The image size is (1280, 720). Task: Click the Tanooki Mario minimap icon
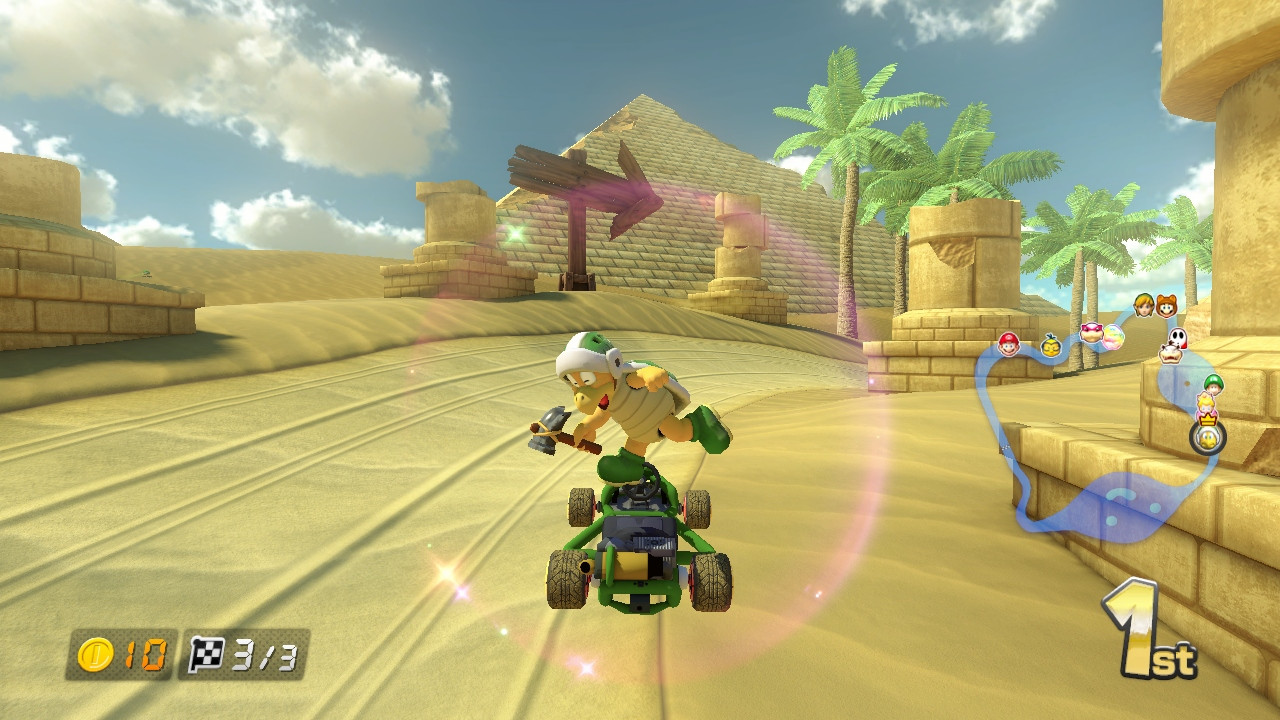1166,307
